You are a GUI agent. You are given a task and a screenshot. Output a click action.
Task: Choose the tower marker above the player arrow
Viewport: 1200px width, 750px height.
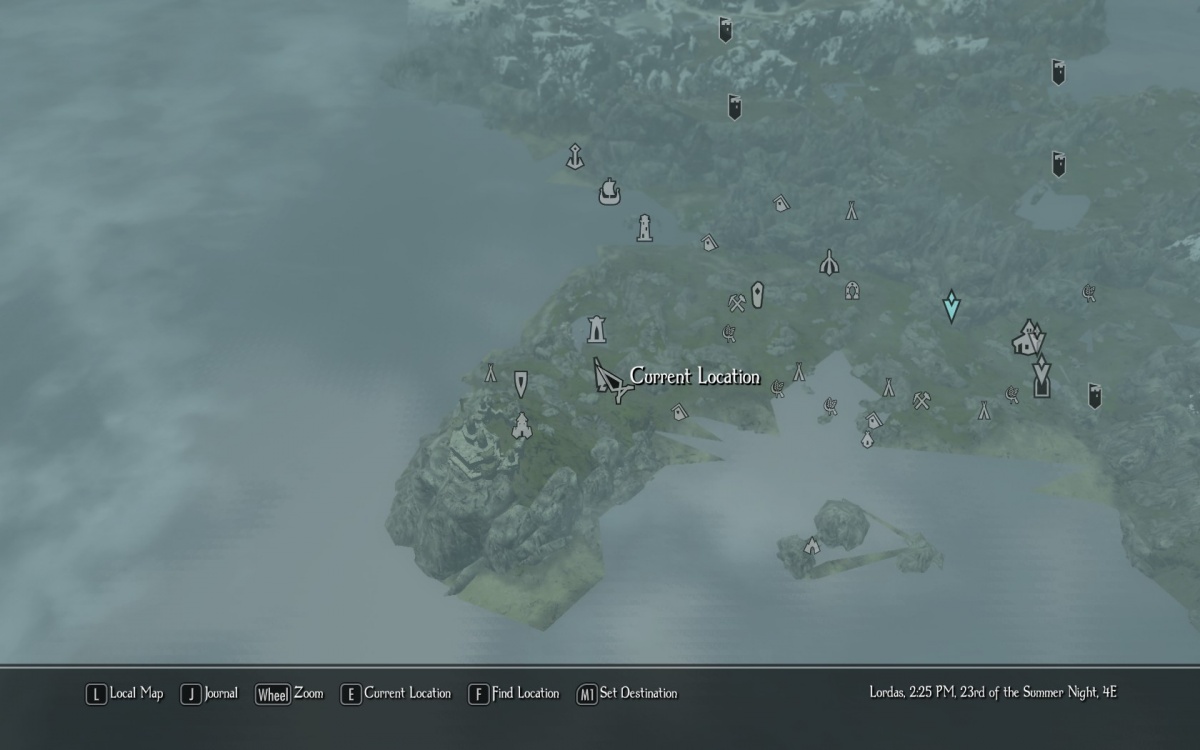tap(596, 329)
